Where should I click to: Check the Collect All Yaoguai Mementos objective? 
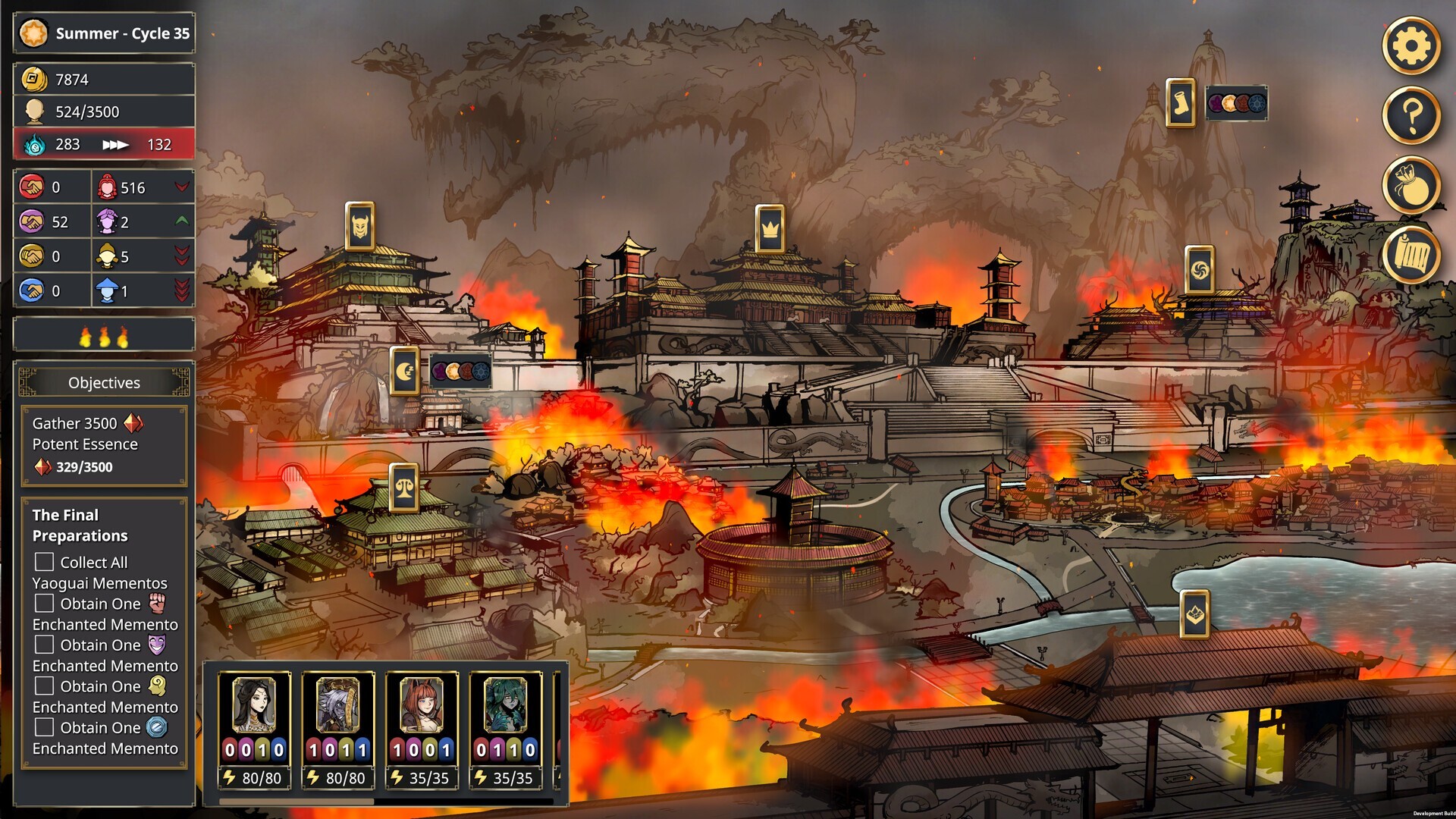click(x=43, y=563)
